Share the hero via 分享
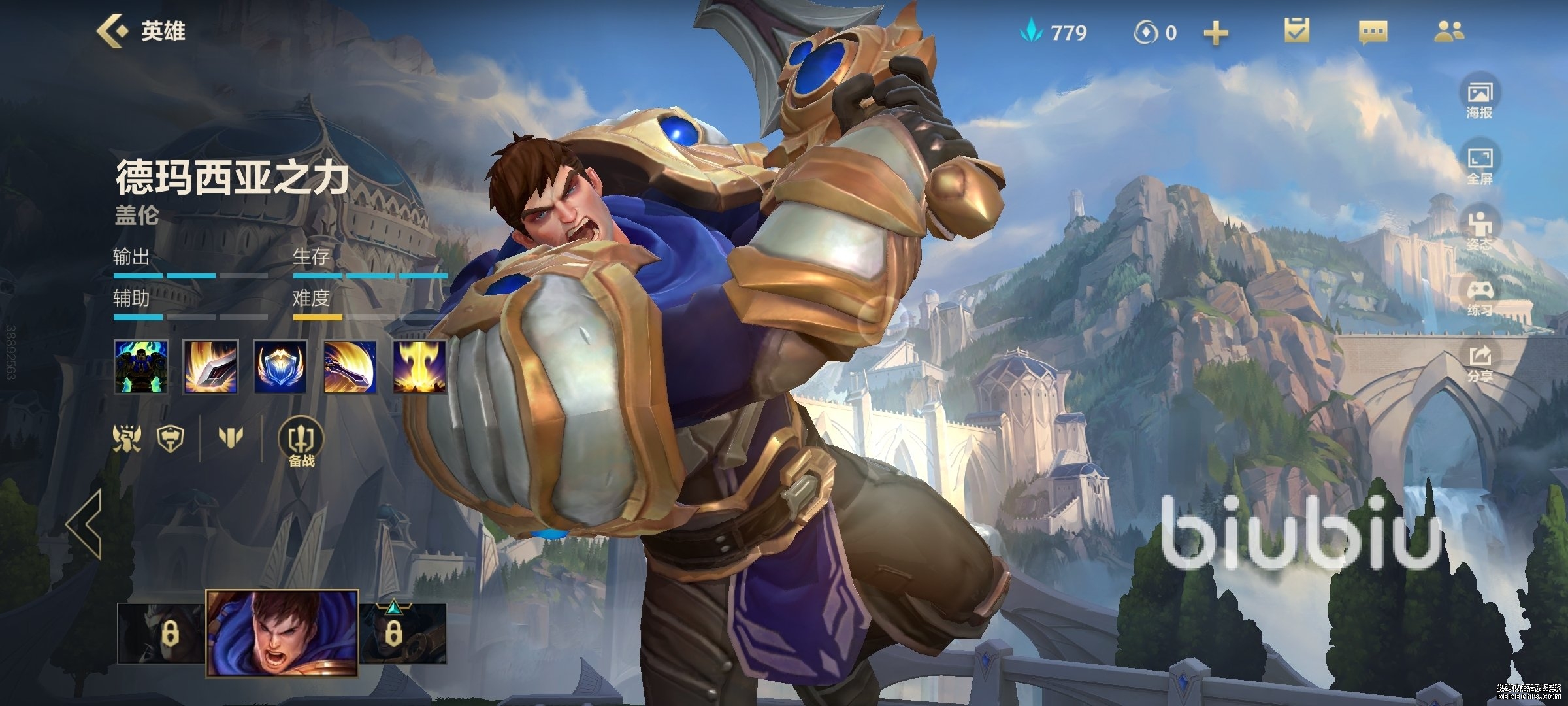Image resolution: width=1568 pixels, height=706 pixels. 1479,364
